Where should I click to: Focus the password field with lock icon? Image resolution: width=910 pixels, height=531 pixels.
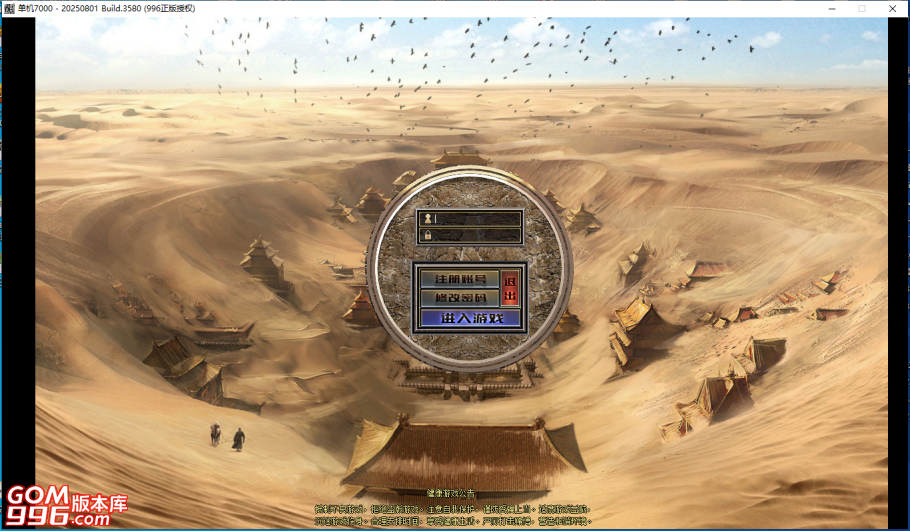click(x=476, y=236)
